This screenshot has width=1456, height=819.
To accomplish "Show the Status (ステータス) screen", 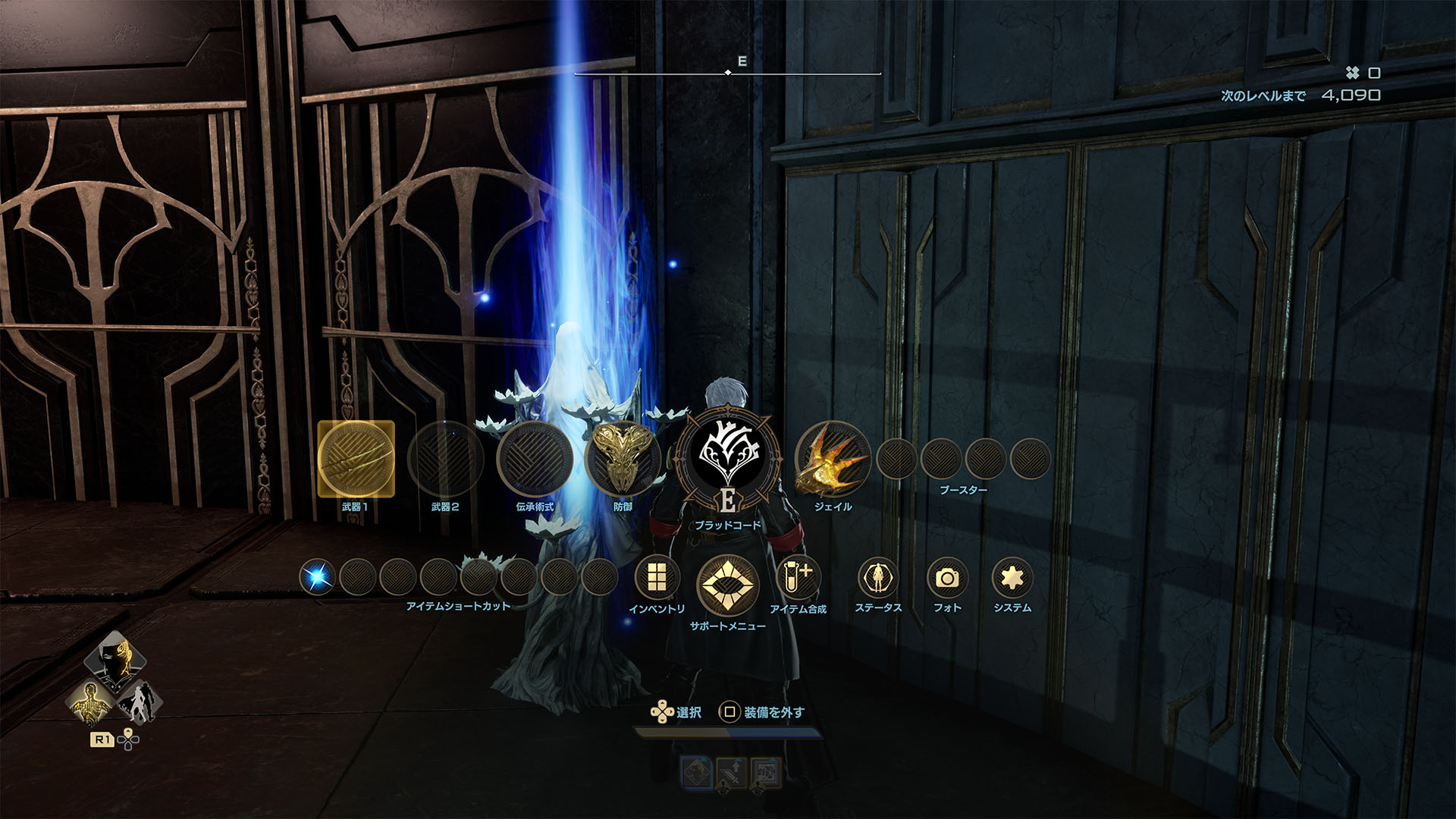I will point(878,578).
